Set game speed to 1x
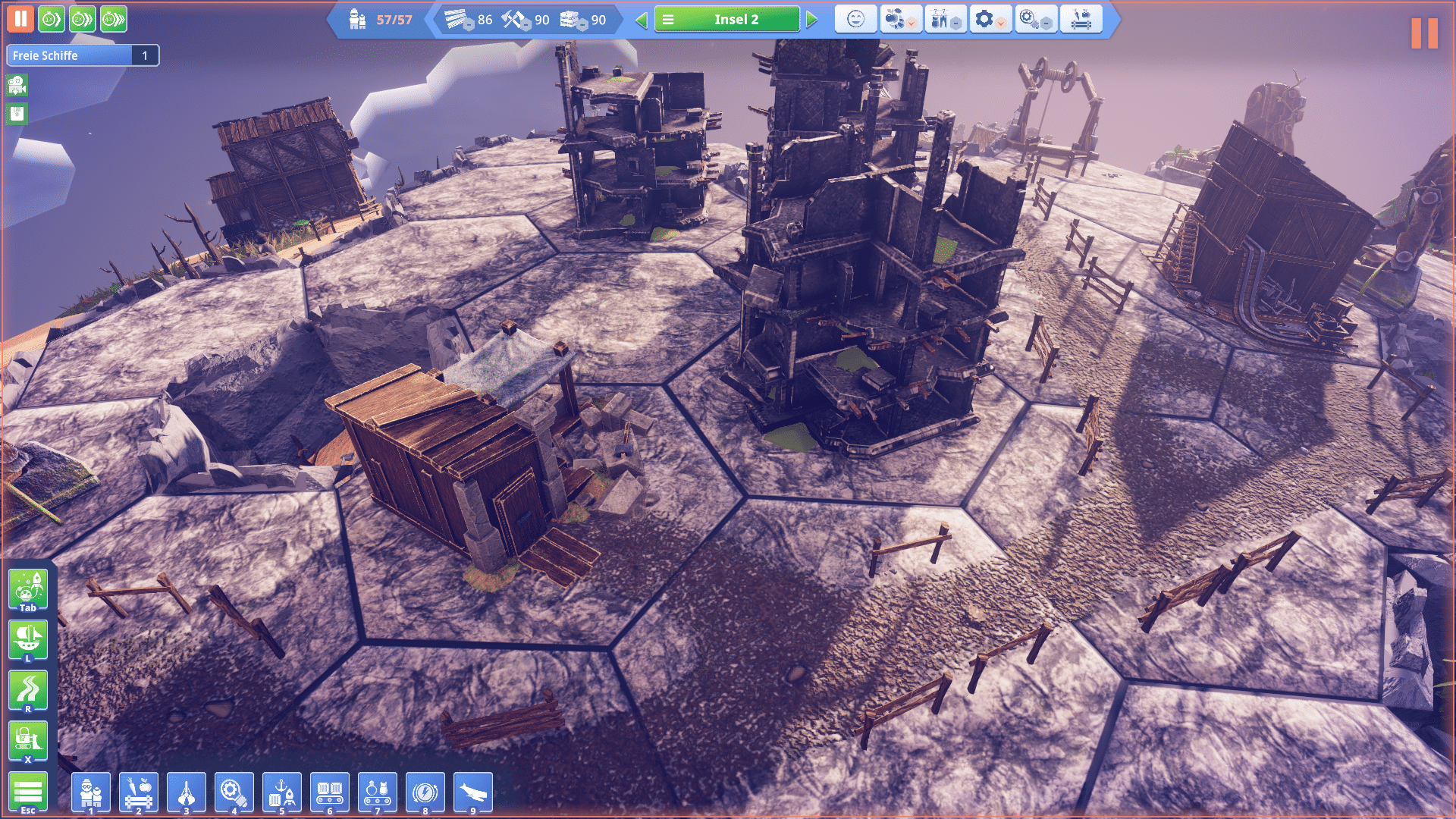1456x819 pixels. click(52, 19)
